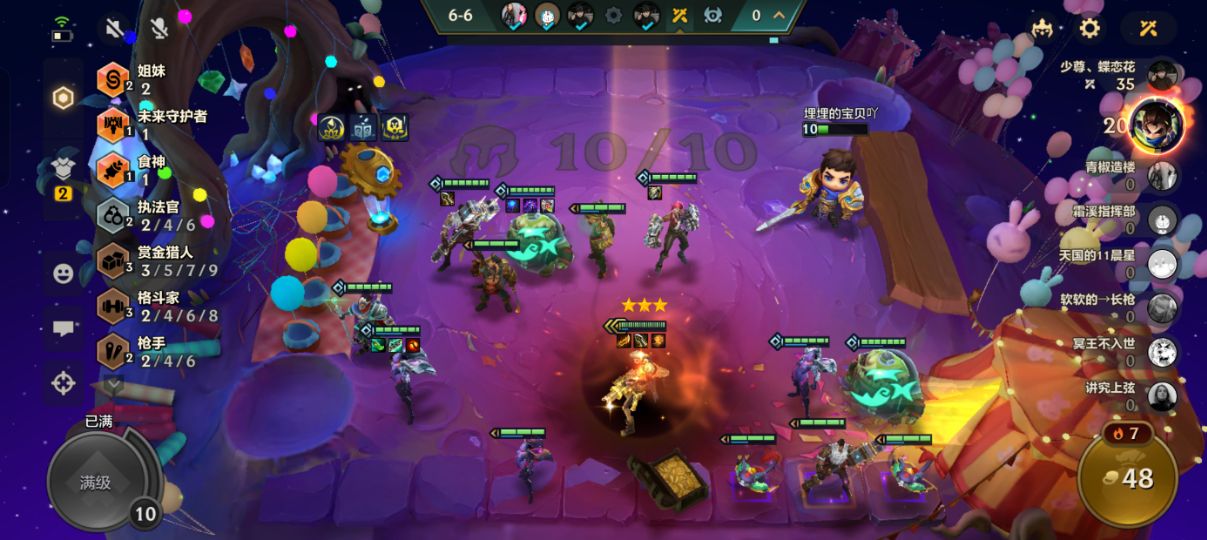Open the settings gear menu

click(1090, 28)
